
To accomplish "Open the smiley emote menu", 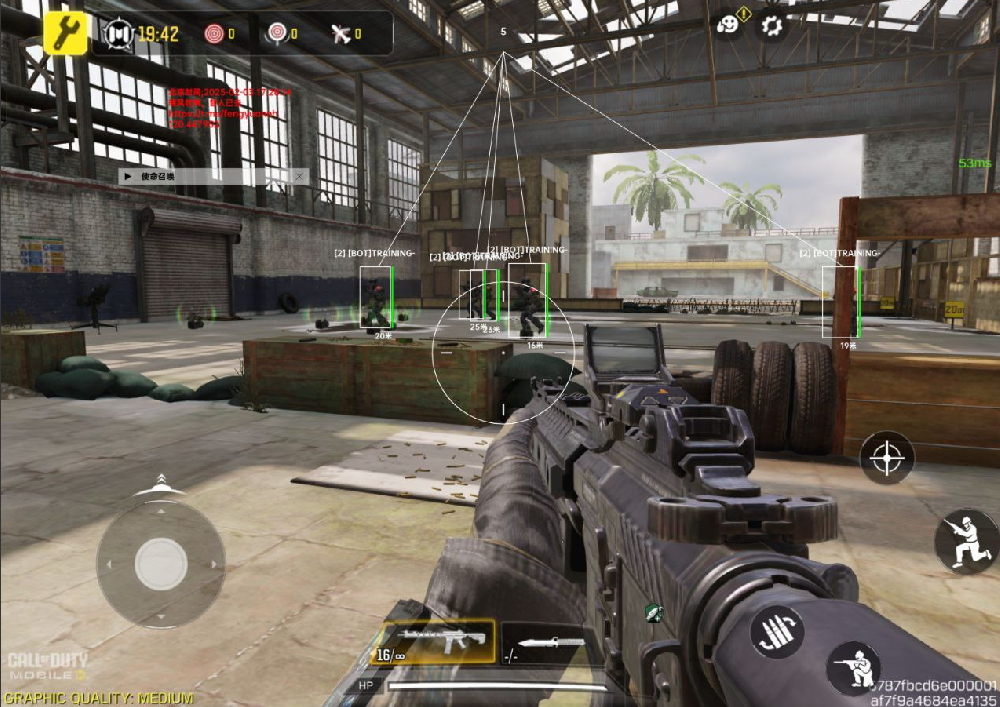I will (728, 24).
